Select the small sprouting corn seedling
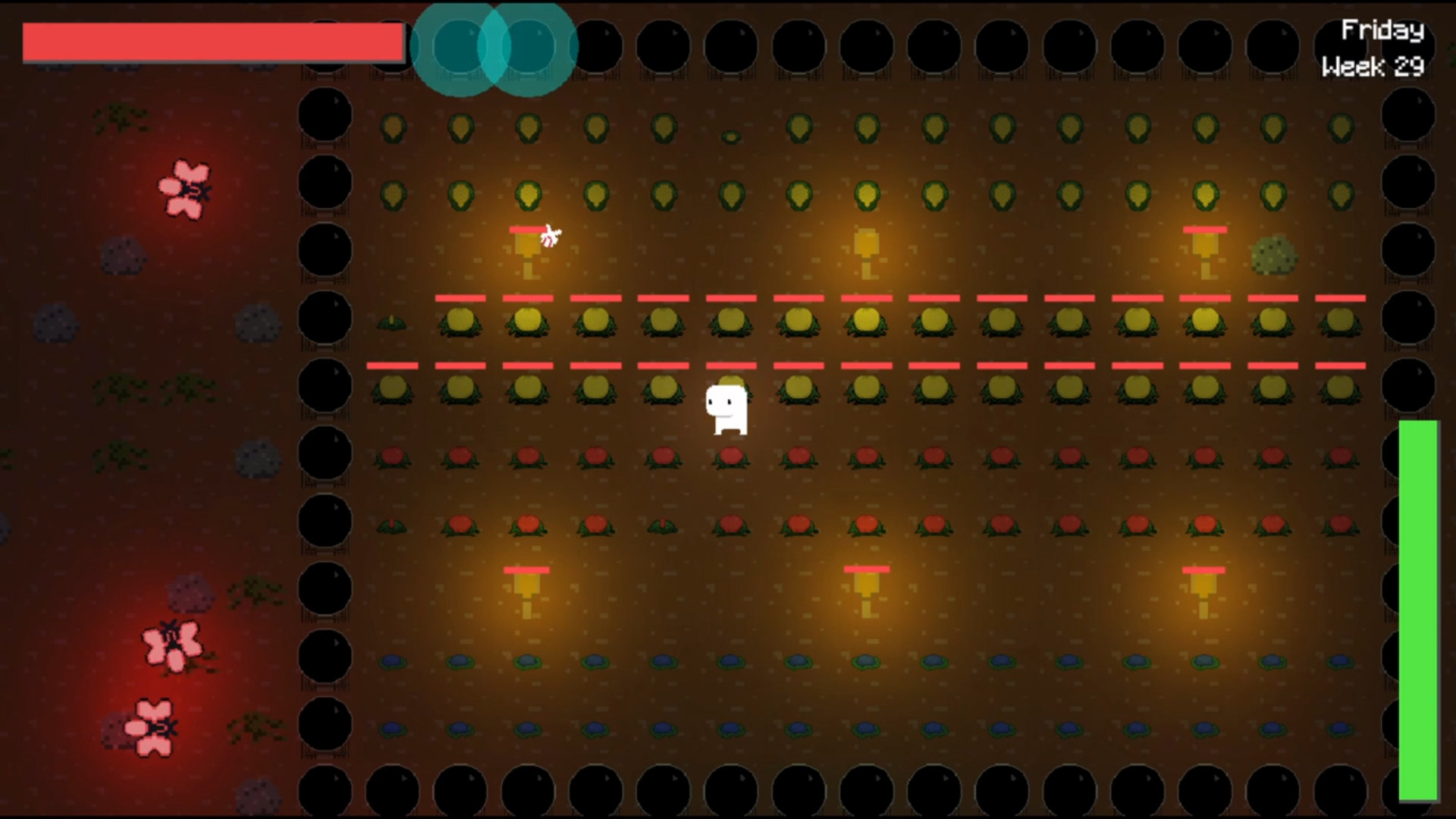The width and height of the screenshot is (1456, 819). pos(730,135)
